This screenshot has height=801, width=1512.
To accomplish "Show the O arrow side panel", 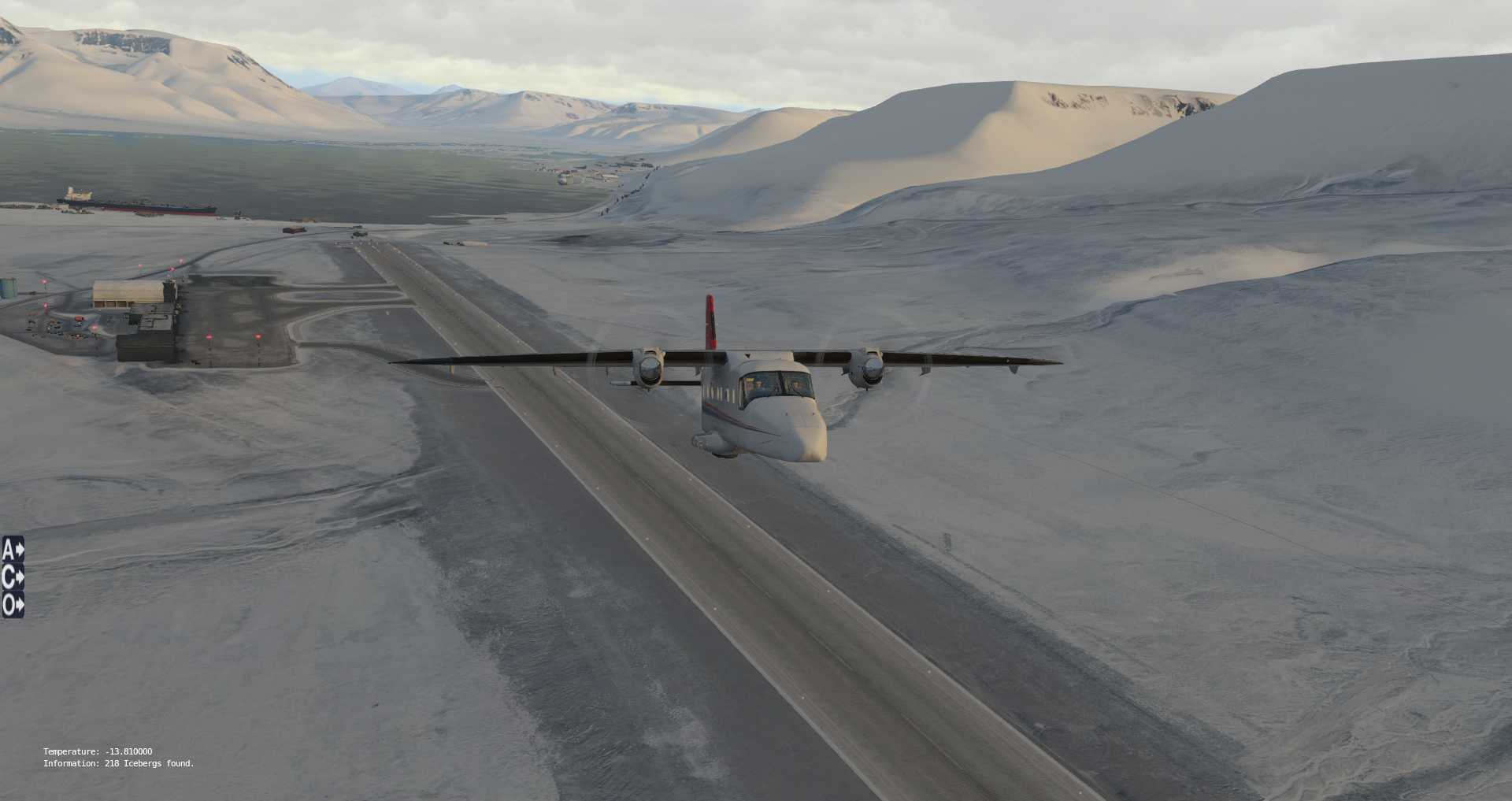I will coord(13,605).
